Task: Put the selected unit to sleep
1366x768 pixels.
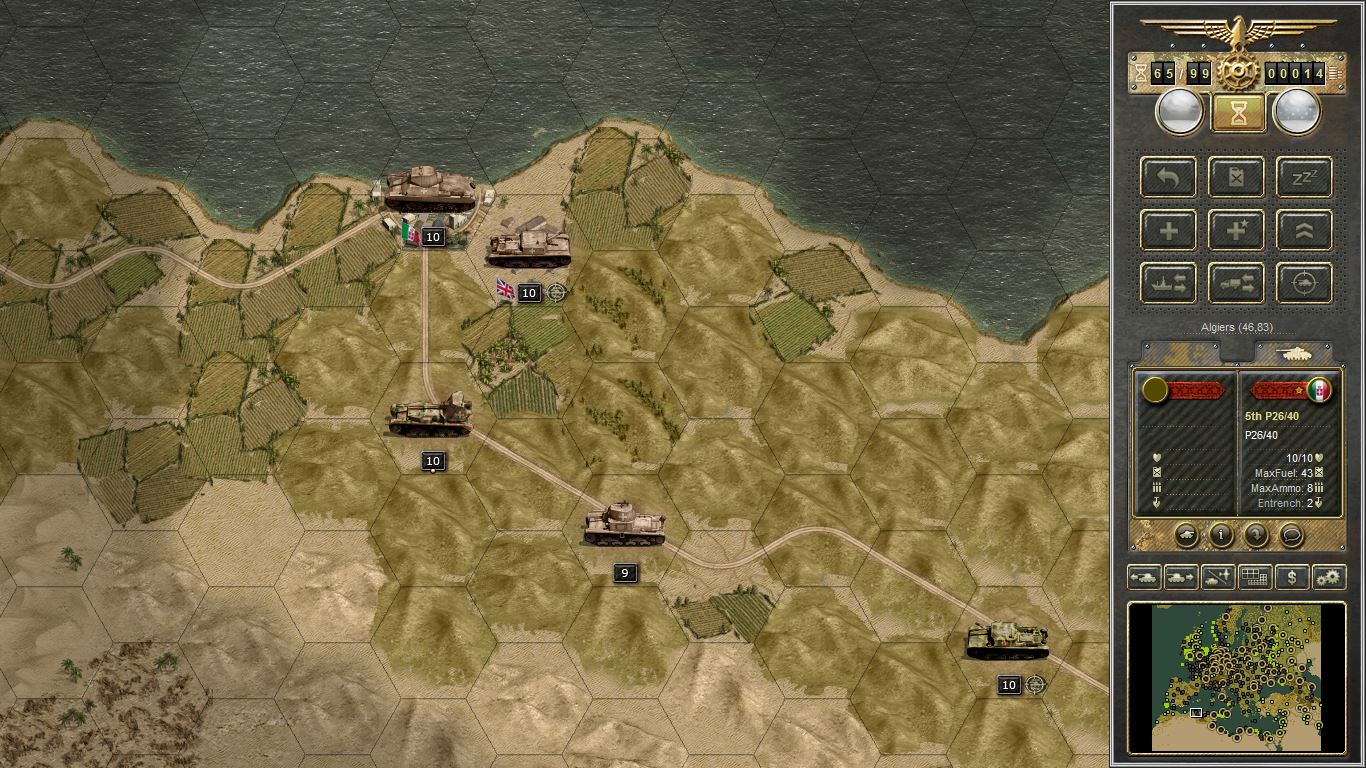Action: point(1304,177)
